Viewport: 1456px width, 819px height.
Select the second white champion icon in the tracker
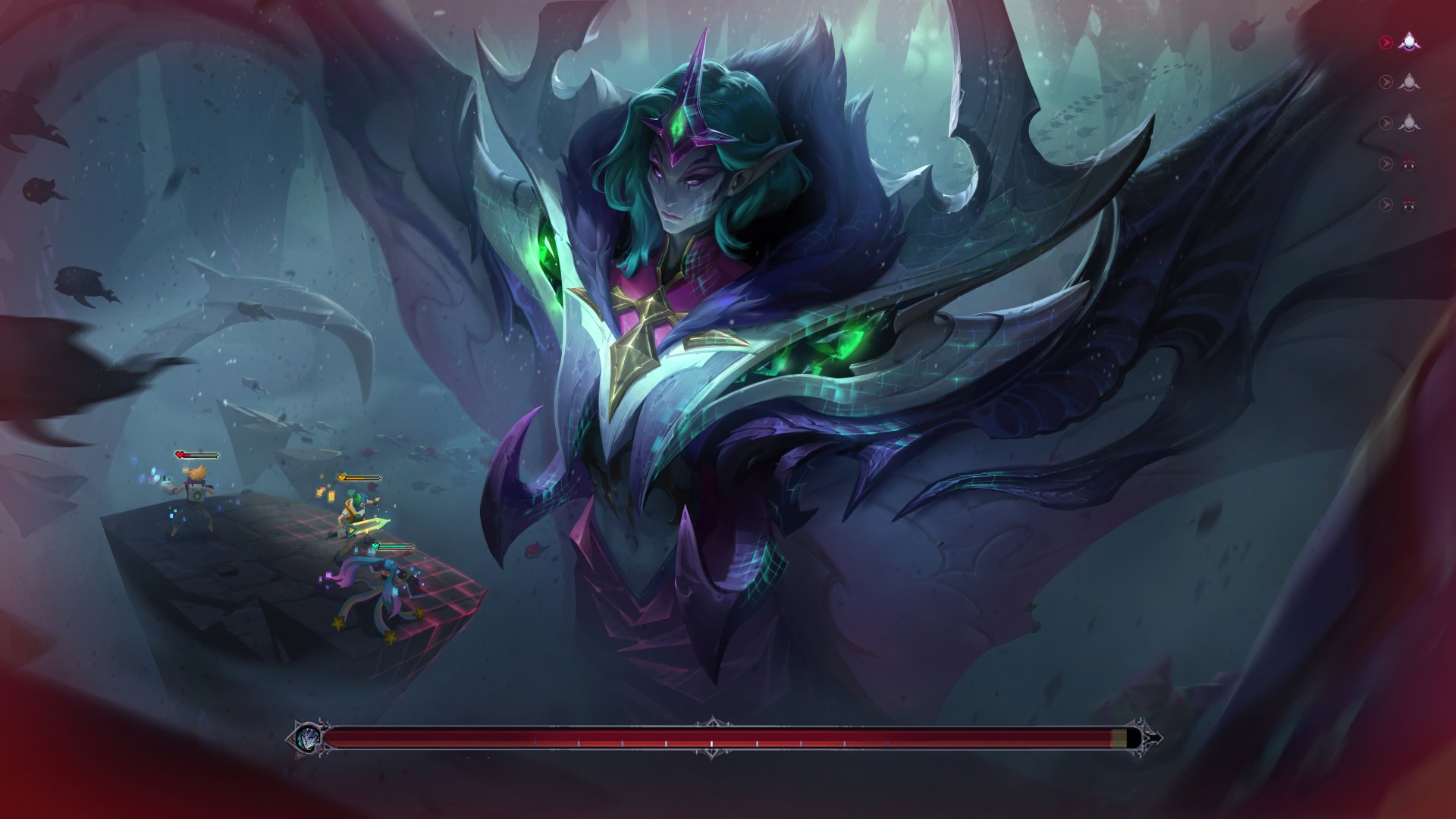1408,81
